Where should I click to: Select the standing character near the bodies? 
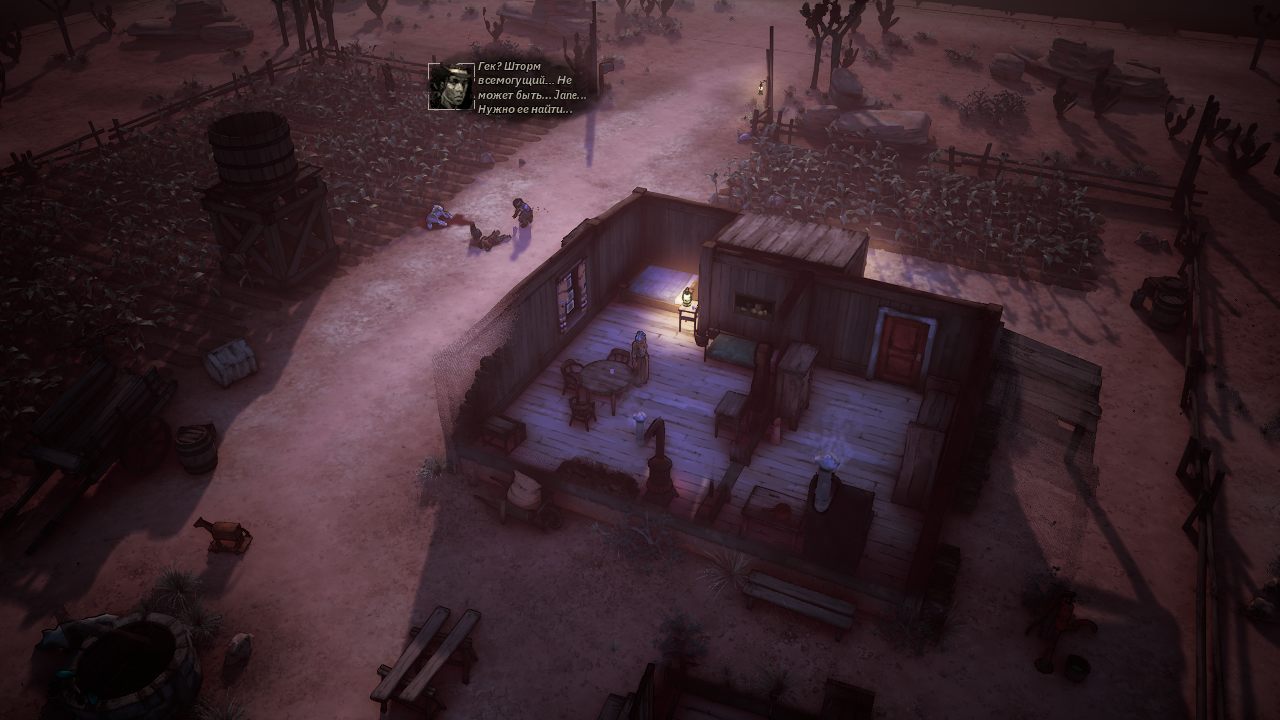point(519,215)
